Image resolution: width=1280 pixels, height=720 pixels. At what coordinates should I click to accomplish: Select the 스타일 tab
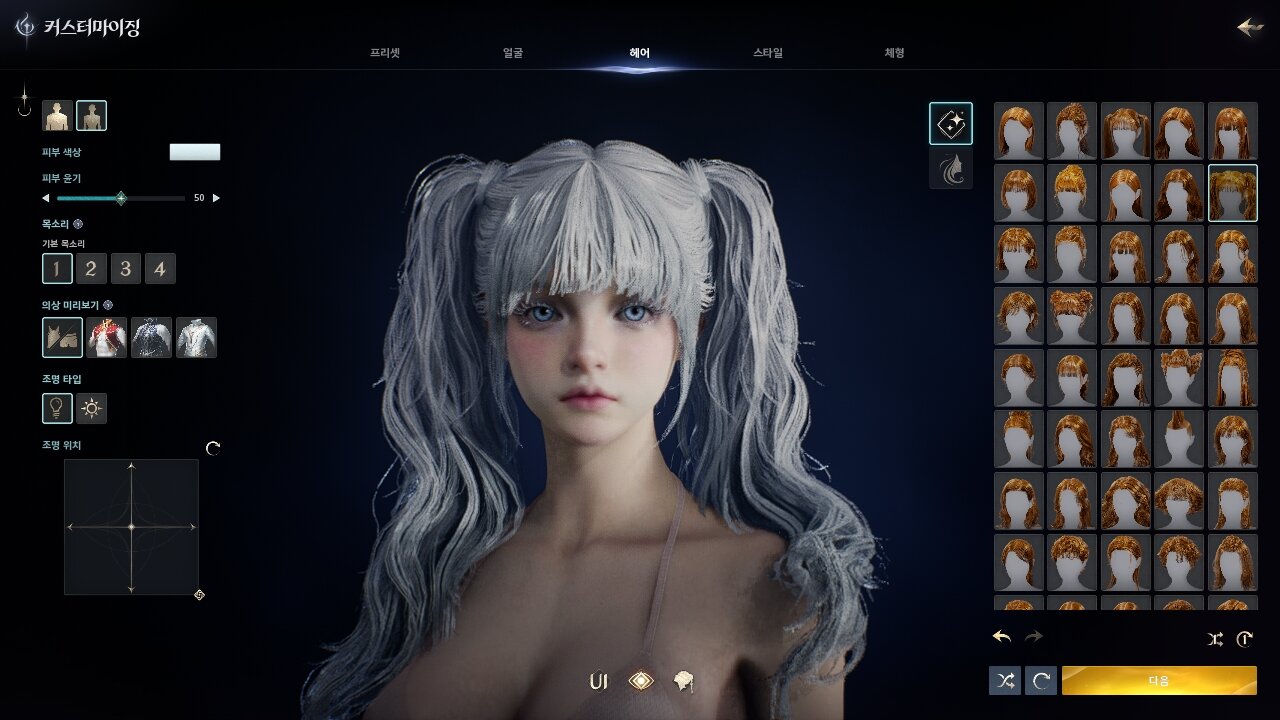pos(768,53)
